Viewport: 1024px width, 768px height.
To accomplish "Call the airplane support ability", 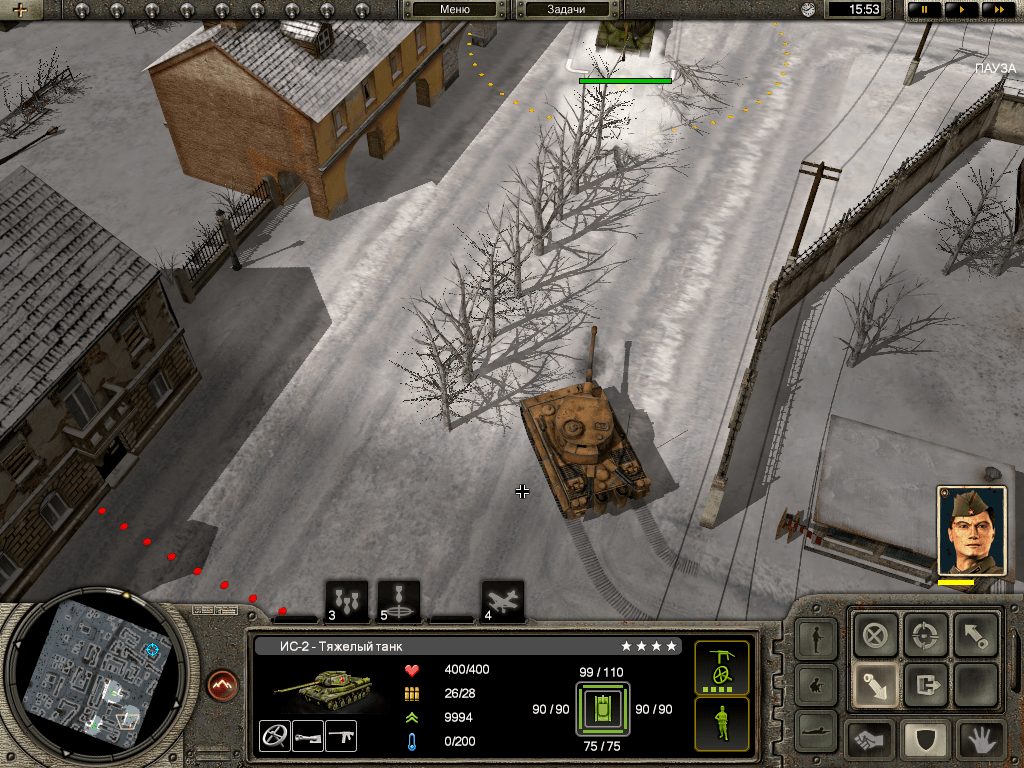I will tap(502, 601).
